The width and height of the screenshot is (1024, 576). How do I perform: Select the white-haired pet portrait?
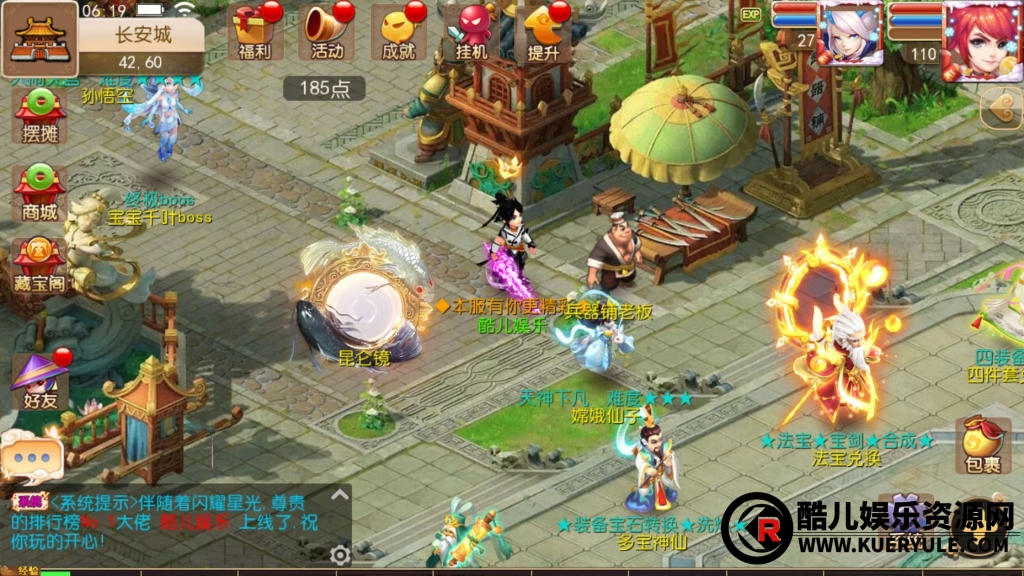[850, 35]
